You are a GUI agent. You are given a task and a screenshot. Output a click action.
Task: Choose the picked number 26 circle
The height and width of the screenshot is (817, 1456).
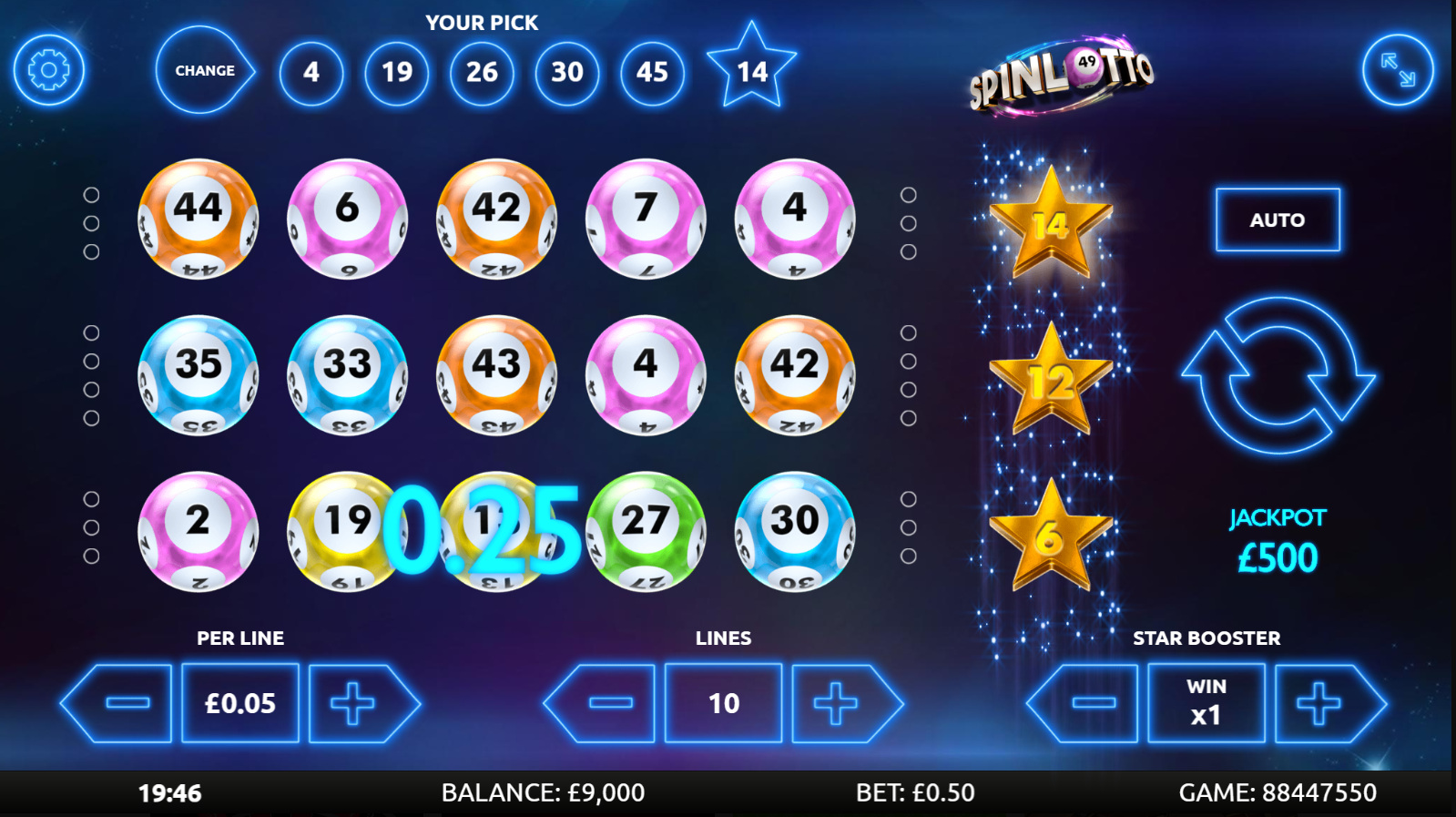click(482, 72)
